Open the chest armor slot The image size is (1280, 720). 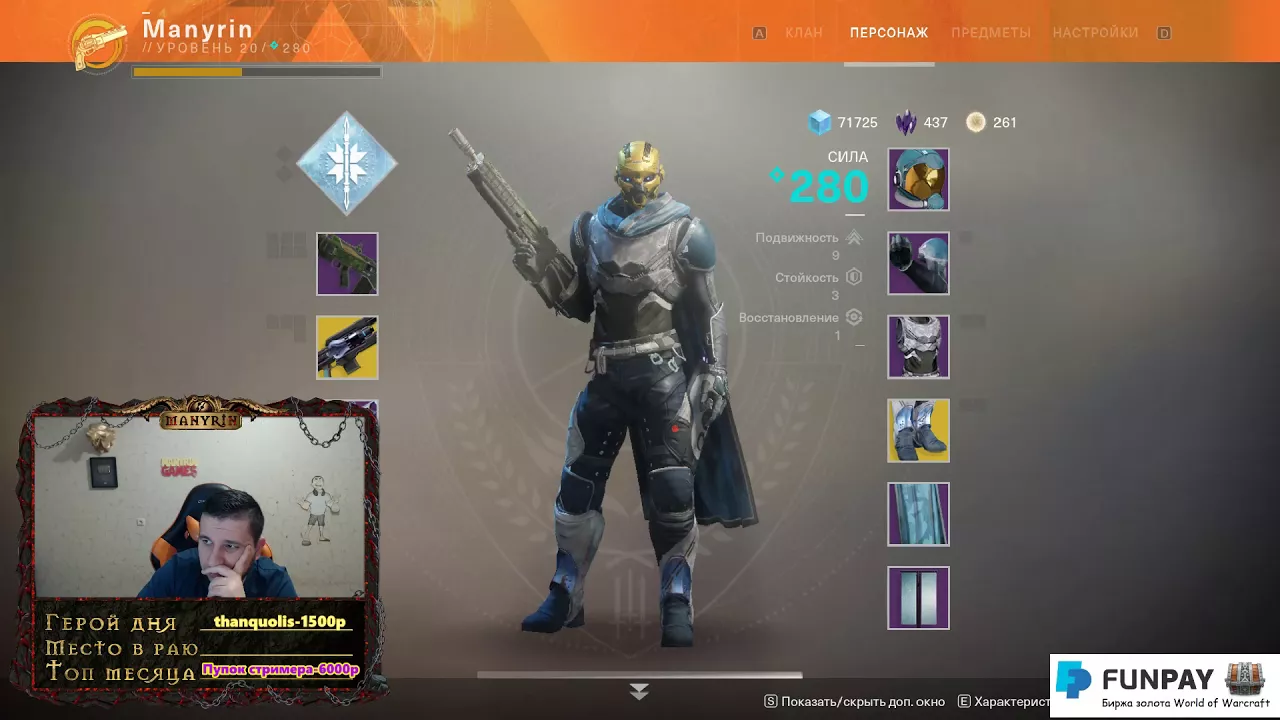click(x=918, y=347)
